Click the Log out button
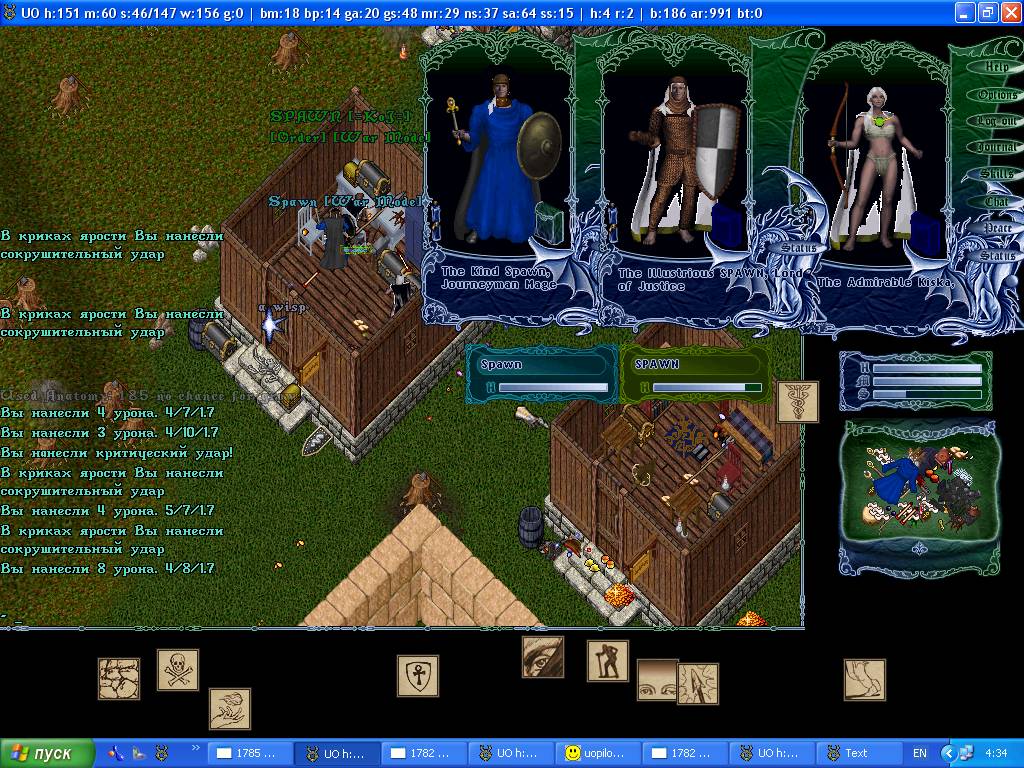The width and height of the screenshot is (1024, 768). tap(996, 121)
